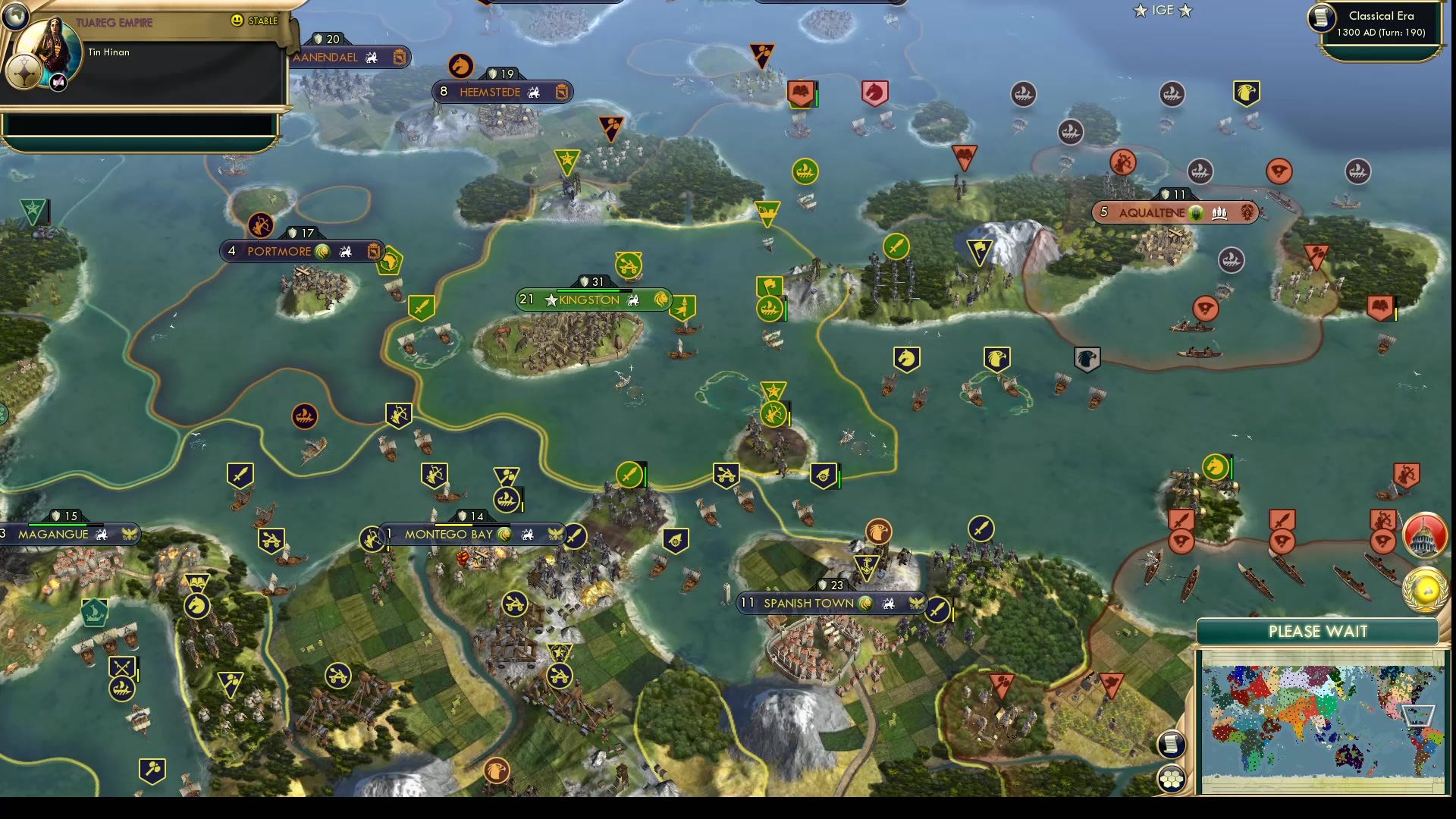Click the IGE label at top
This screenshot has width=1456, height=819.
point(1160,11)
